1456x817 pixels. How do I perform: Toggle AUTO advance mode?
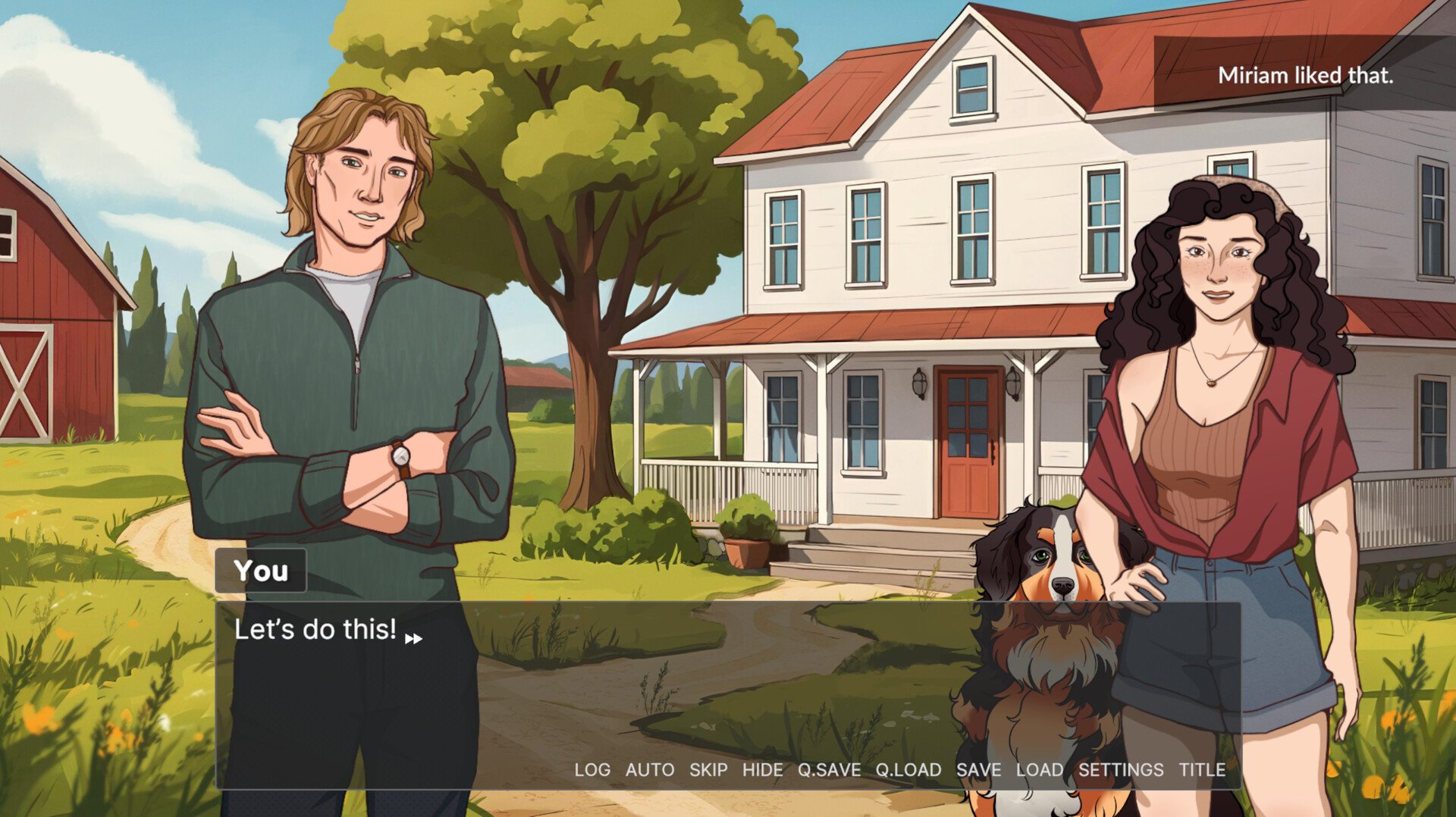(650, 770)
